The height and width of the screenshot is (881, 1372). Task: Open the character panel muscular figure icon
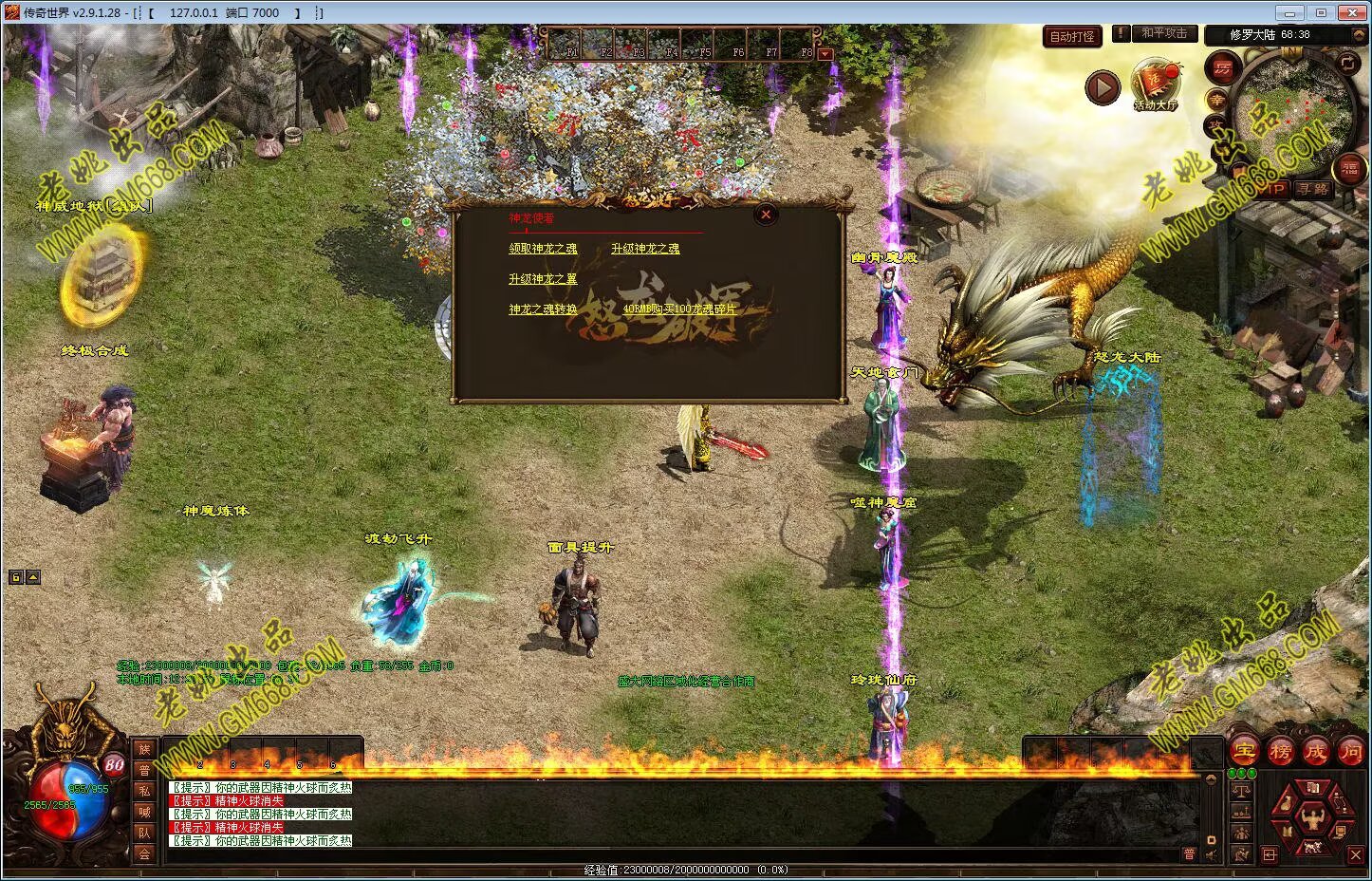coord(1313,815)
